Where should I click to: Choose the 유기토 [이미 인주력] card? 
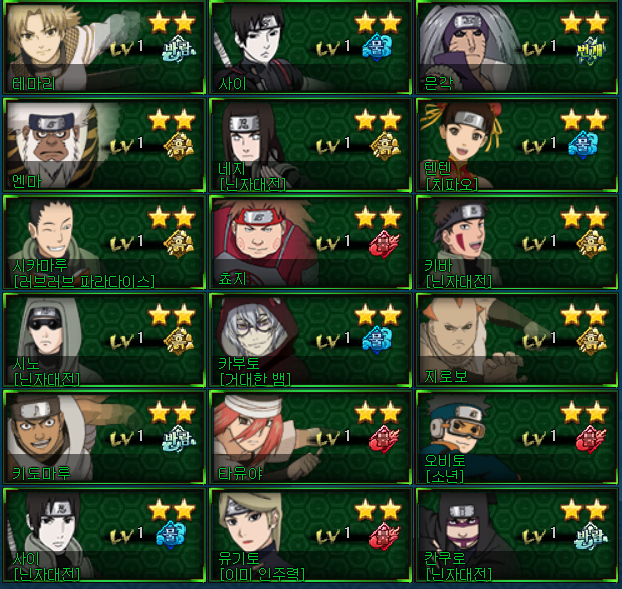coord(310,535)
